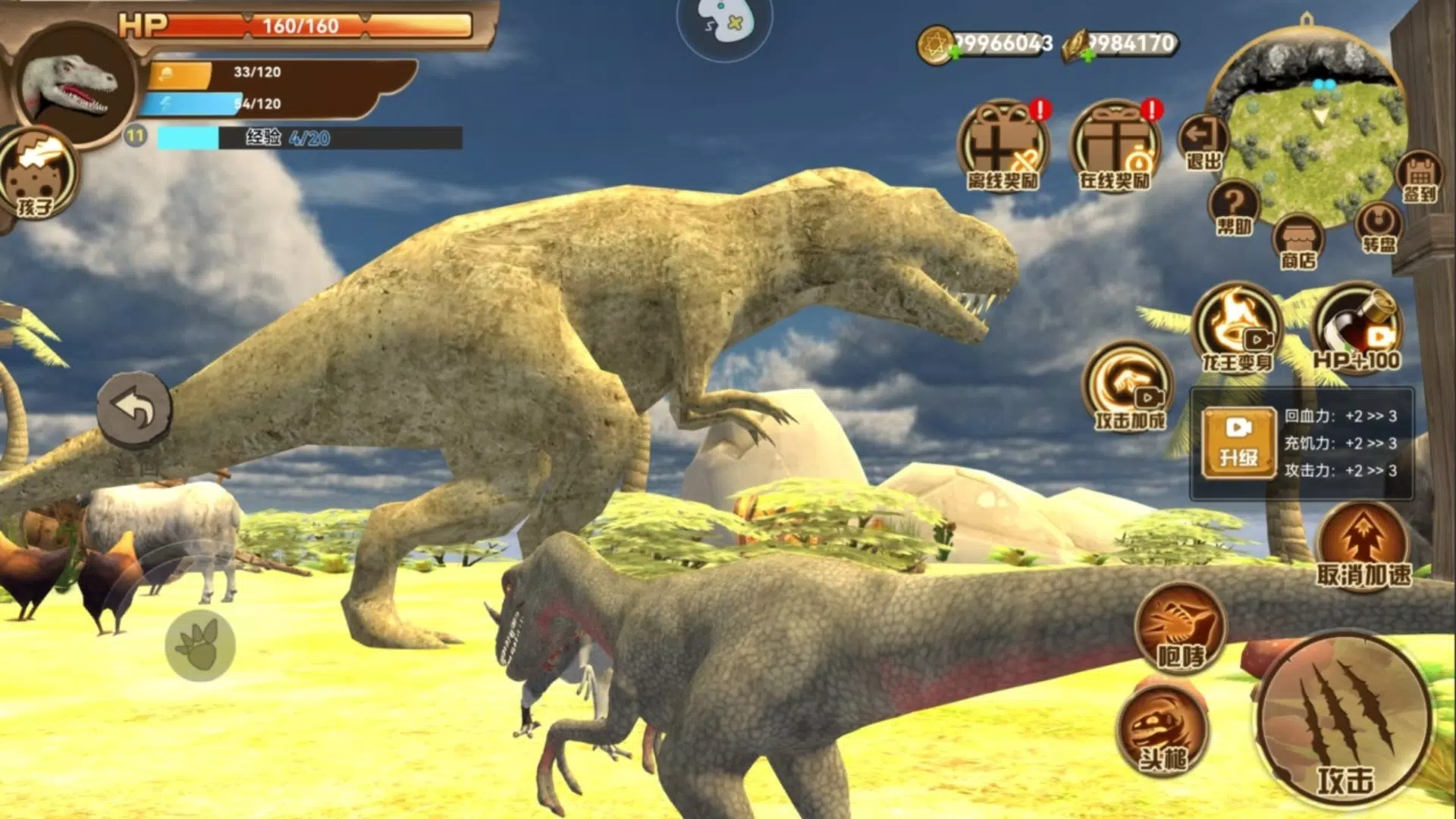Viewport: 1456px width, 819px height.
Task: Exit the game with the Exit button
Action: [x=1203, y=142]
